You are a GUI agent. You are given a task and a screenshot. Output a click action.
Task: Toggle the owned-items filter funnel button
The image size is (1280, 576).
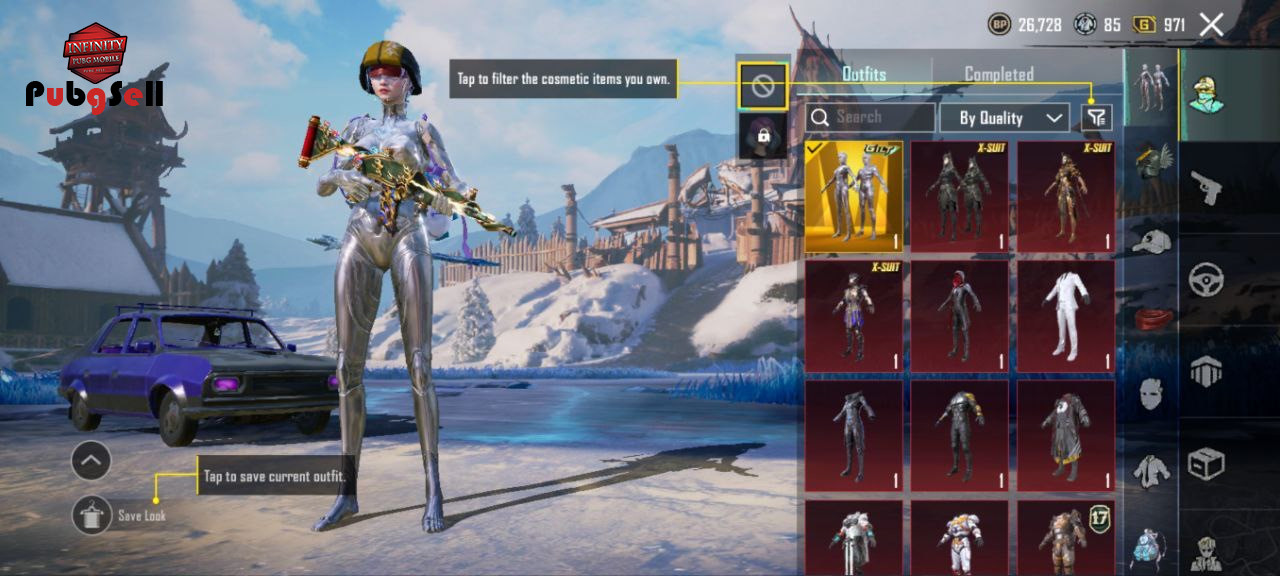(x=1096, y=118)
